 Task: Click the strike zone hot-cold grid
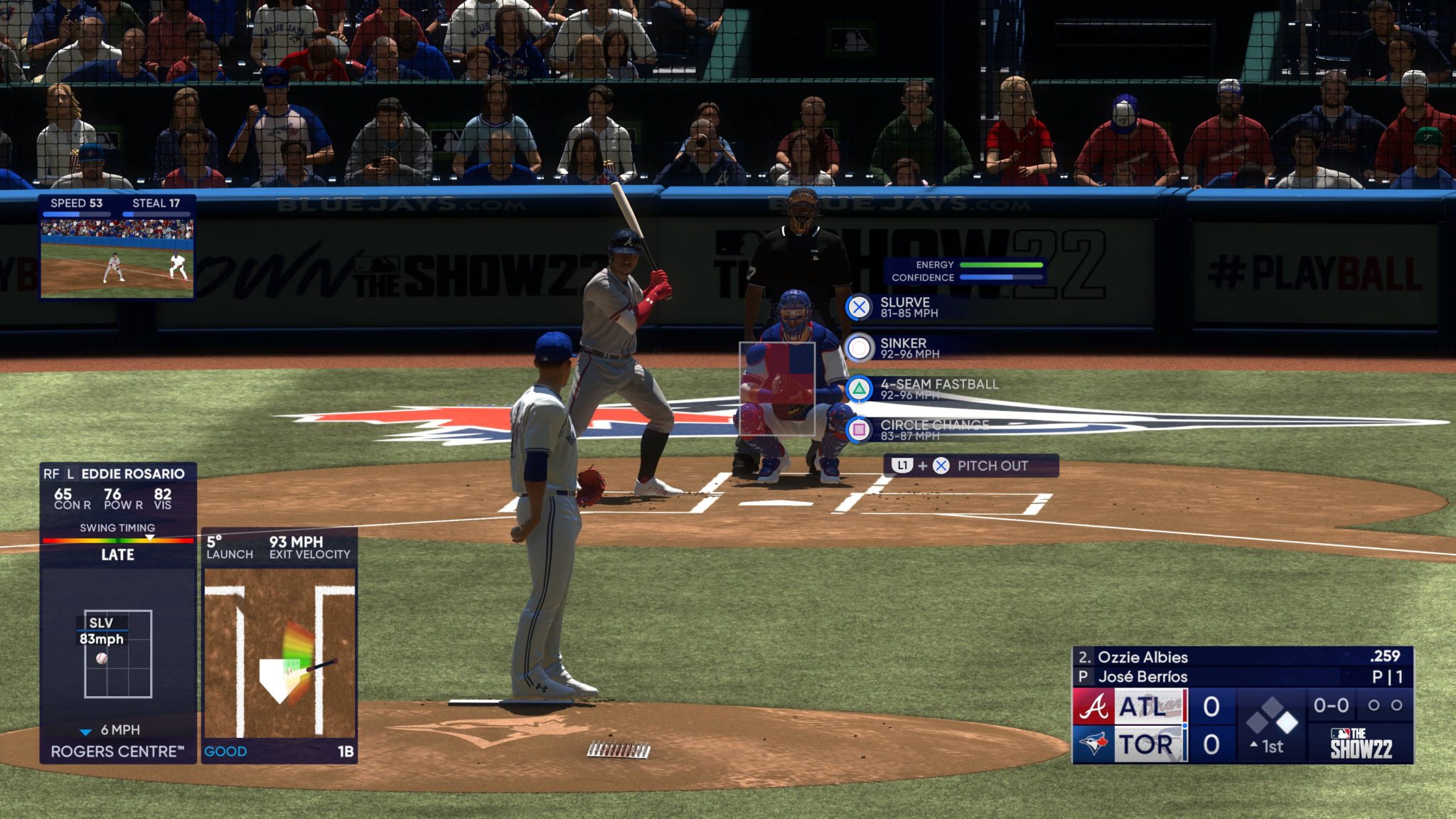point(777,388)
